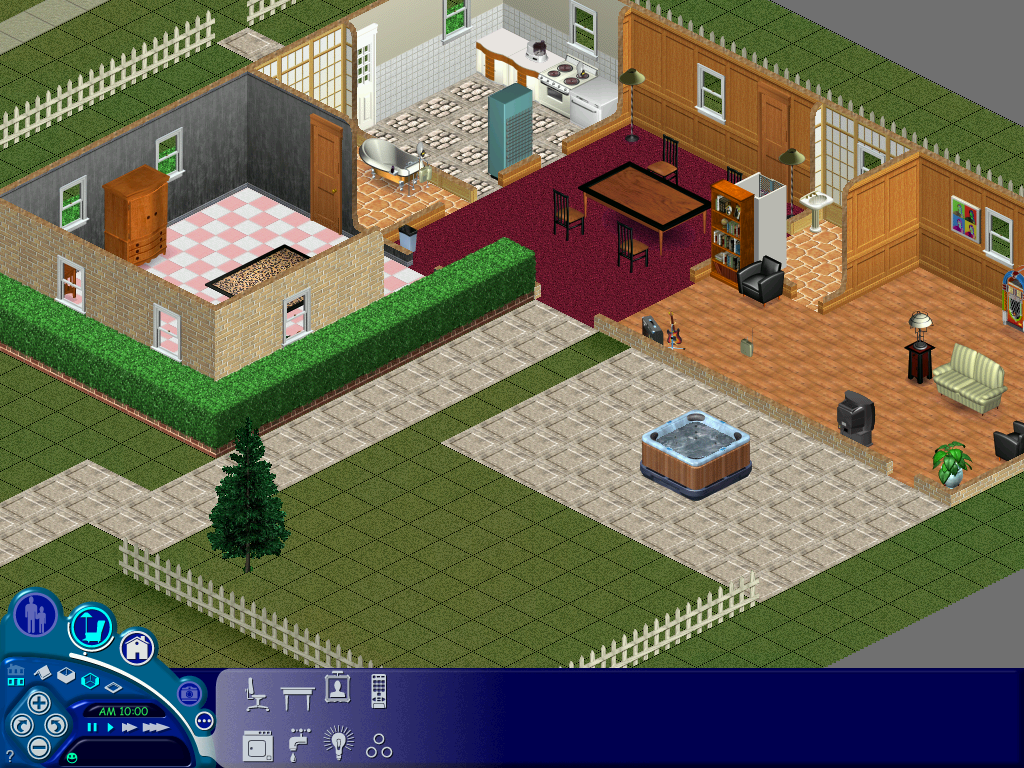Viewport: 1024px width, 768px height.
Task: Choose the Surfaces category (table icon)
Action: 297,693
